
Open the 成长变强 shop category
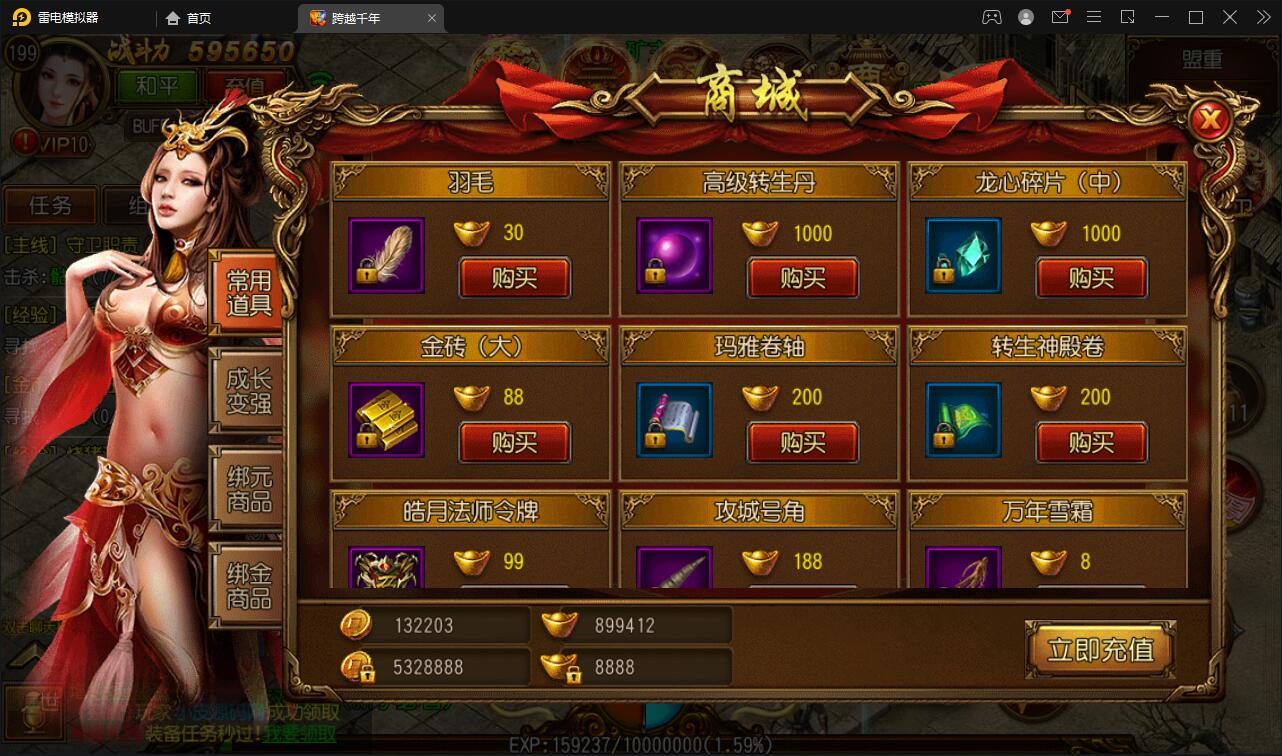[247, 391]
